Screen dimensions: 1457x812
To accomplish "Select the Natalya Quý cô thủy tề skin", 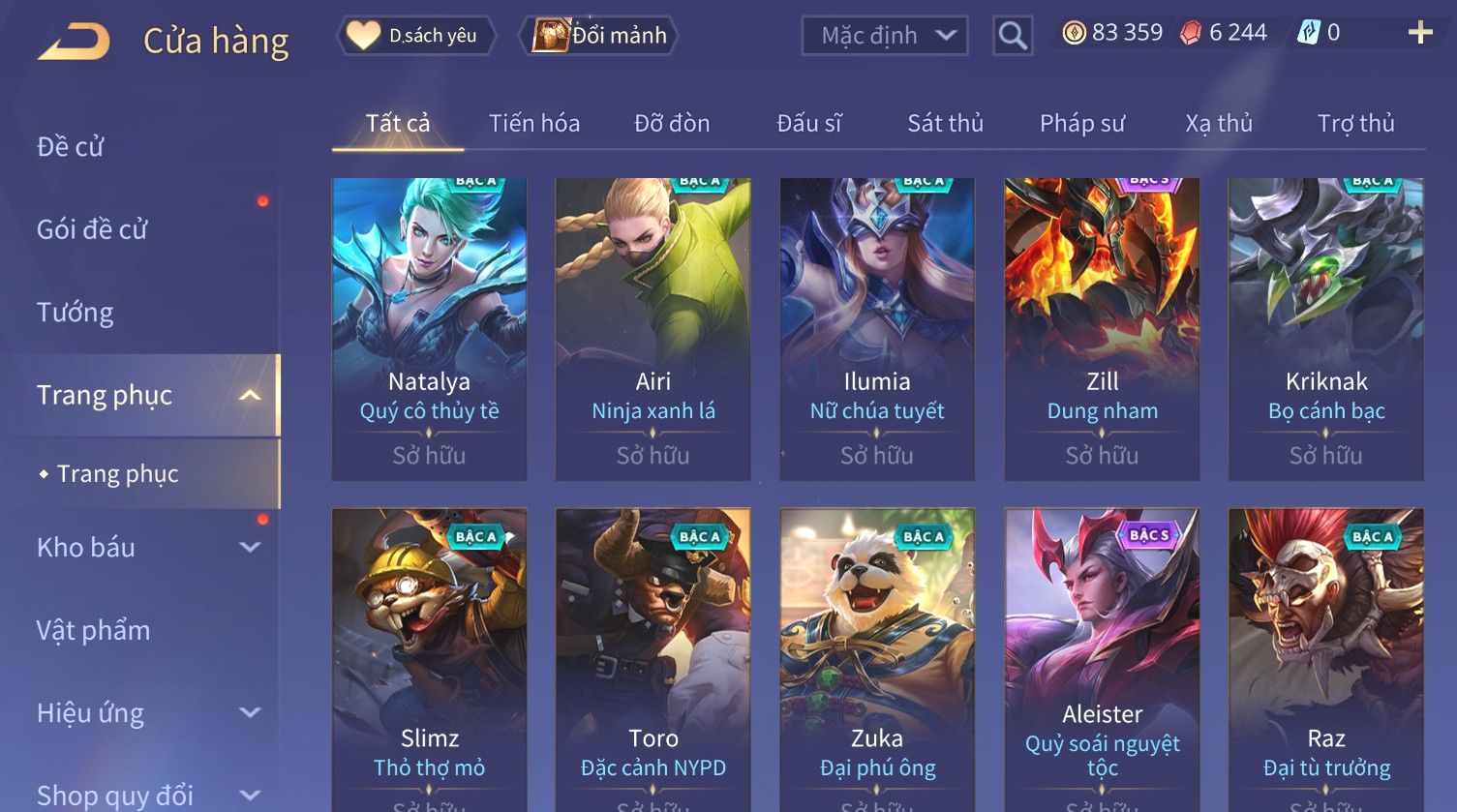I will [x=429, y=327].
